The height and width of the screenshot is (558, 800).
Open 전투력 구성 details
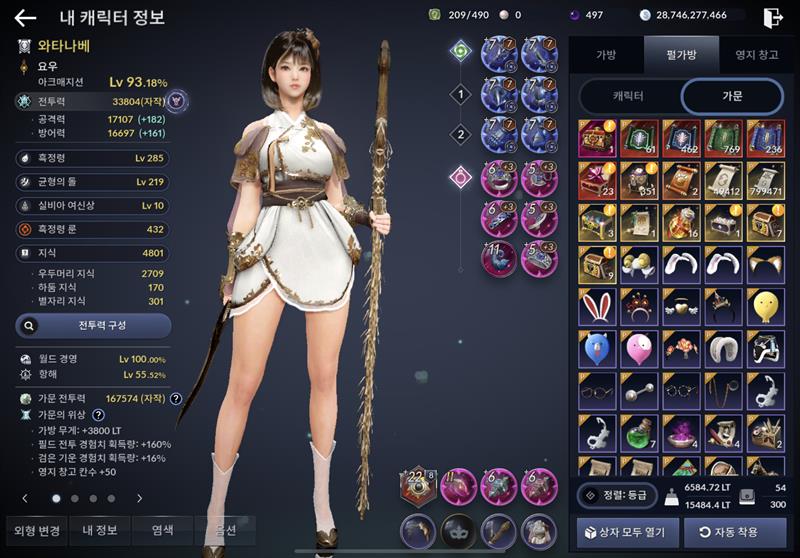click(x=94, y=325)
